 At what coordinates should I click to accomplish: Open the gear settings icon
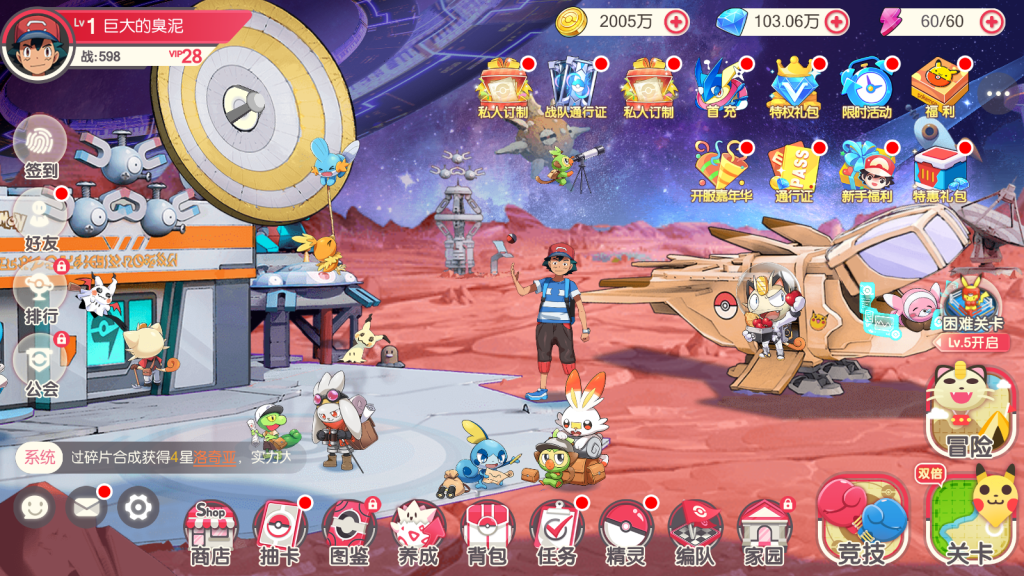click(138, 508)
